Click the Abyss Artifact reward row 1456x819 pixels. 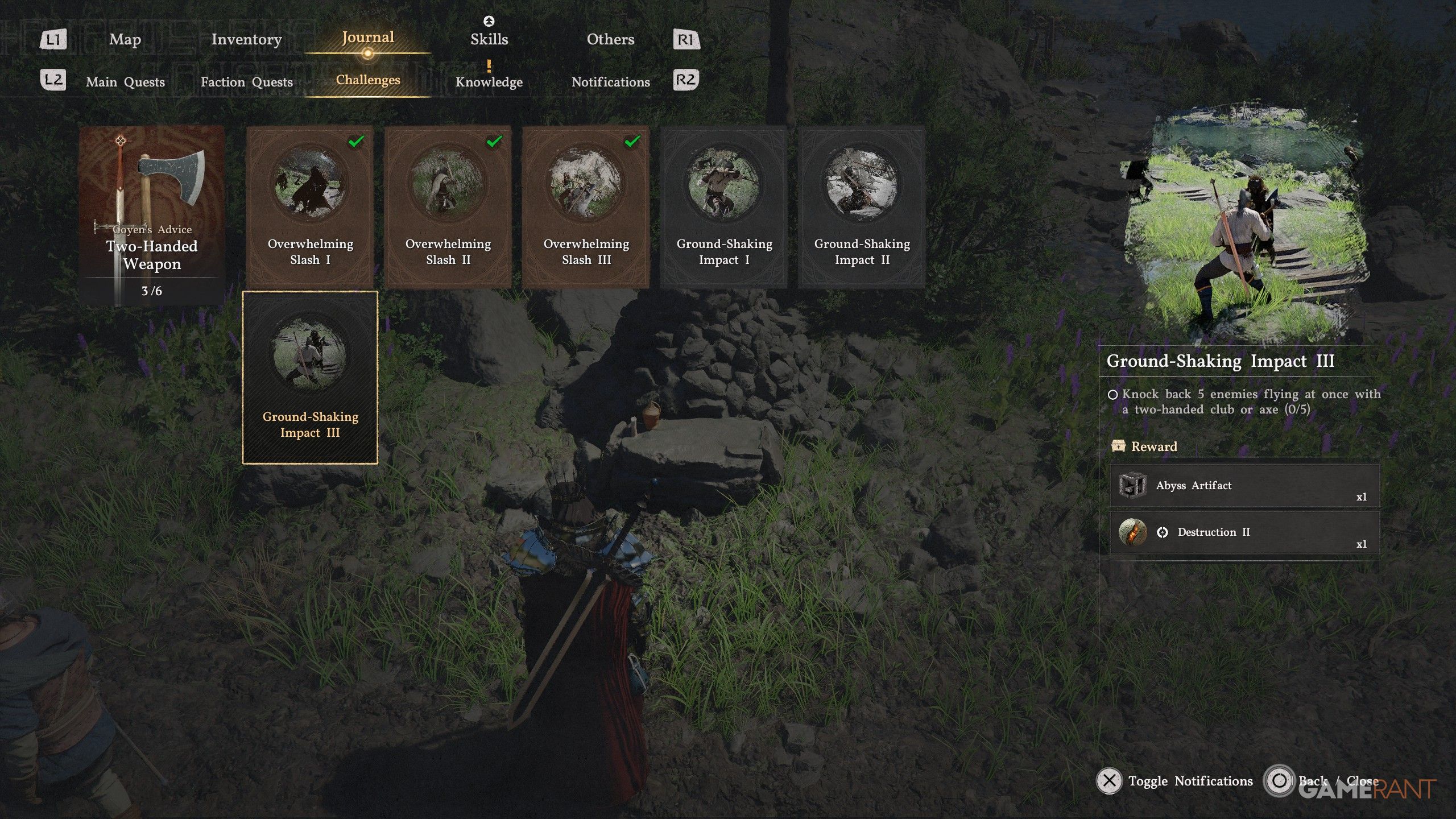[x=1244, y=486]
